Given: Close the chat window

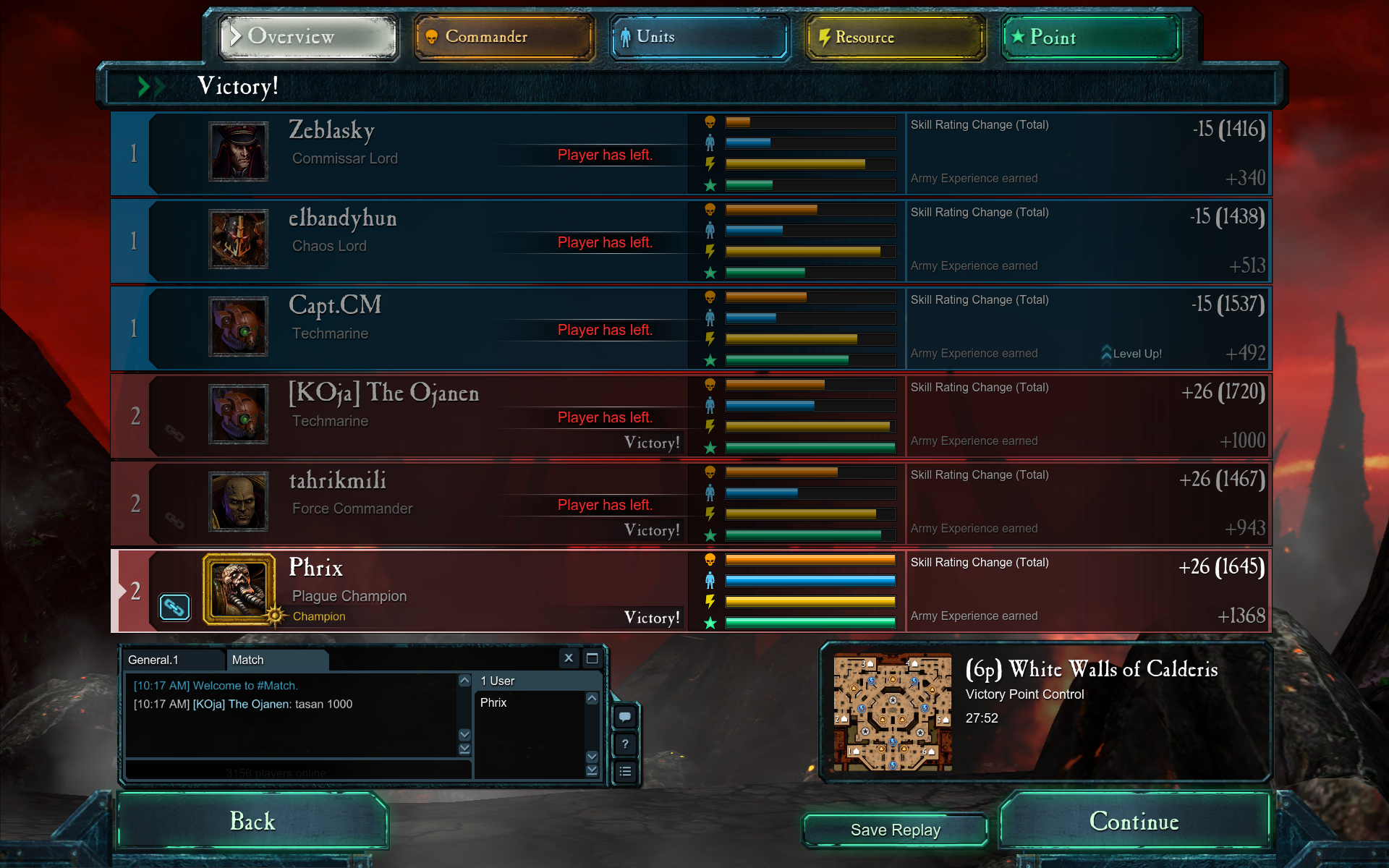Looking at the screenshot, I should pyautogui.click(x=569, y=658).
